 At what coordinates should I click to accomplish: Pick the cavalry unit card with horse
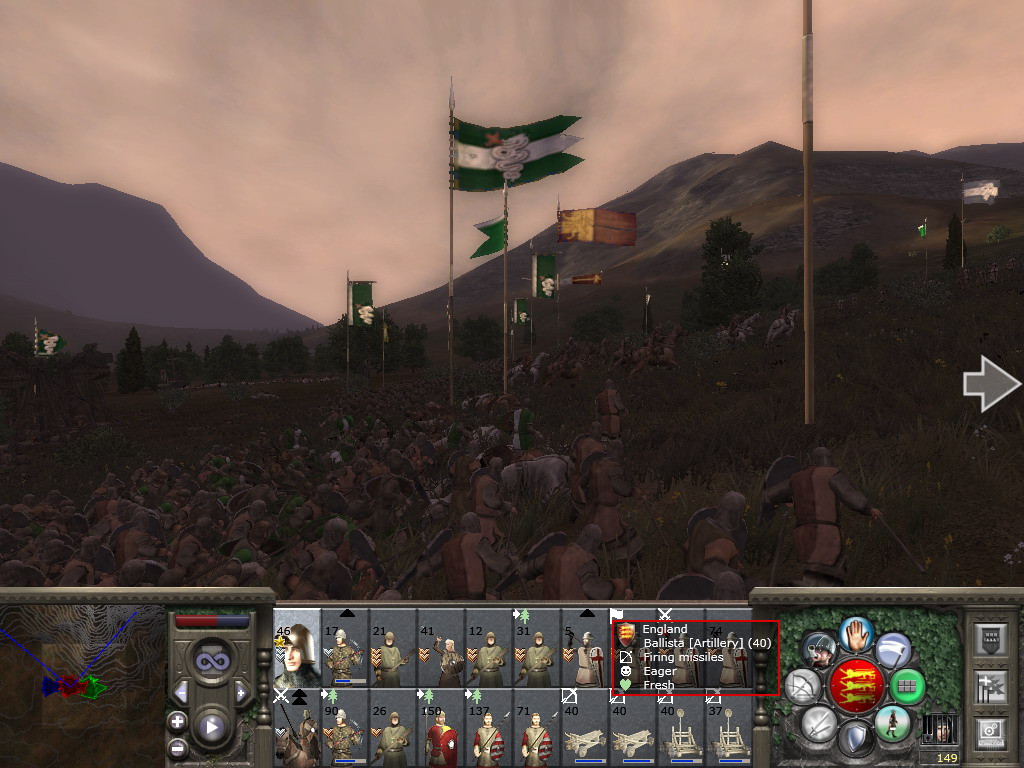click(x=297, y=727)
